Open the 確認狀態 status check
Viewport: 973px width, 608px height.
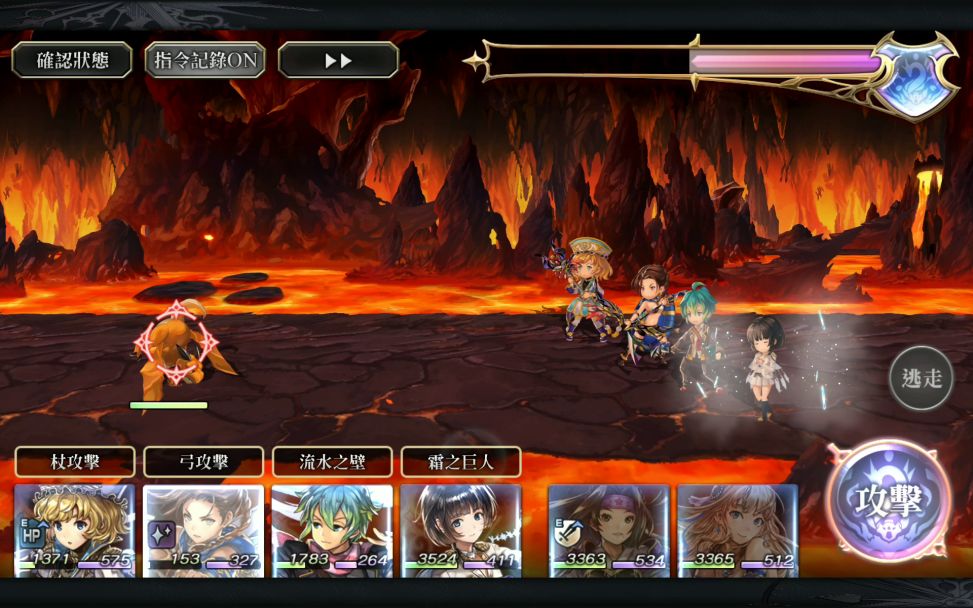pyautogui.click(x=72, y=60)
